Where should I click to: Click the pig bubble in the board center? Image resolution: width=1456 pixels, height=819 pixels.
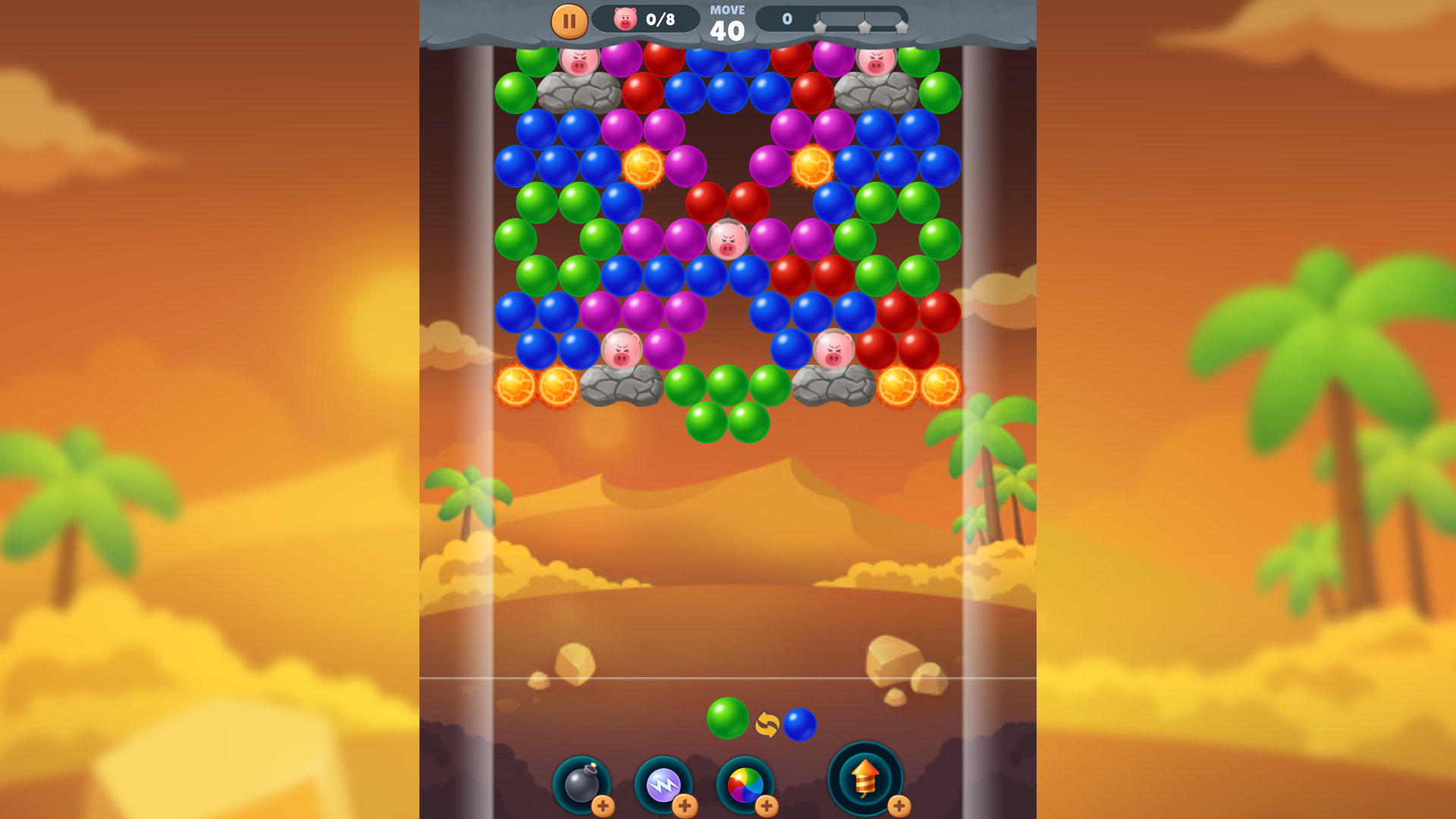(729, 240)
